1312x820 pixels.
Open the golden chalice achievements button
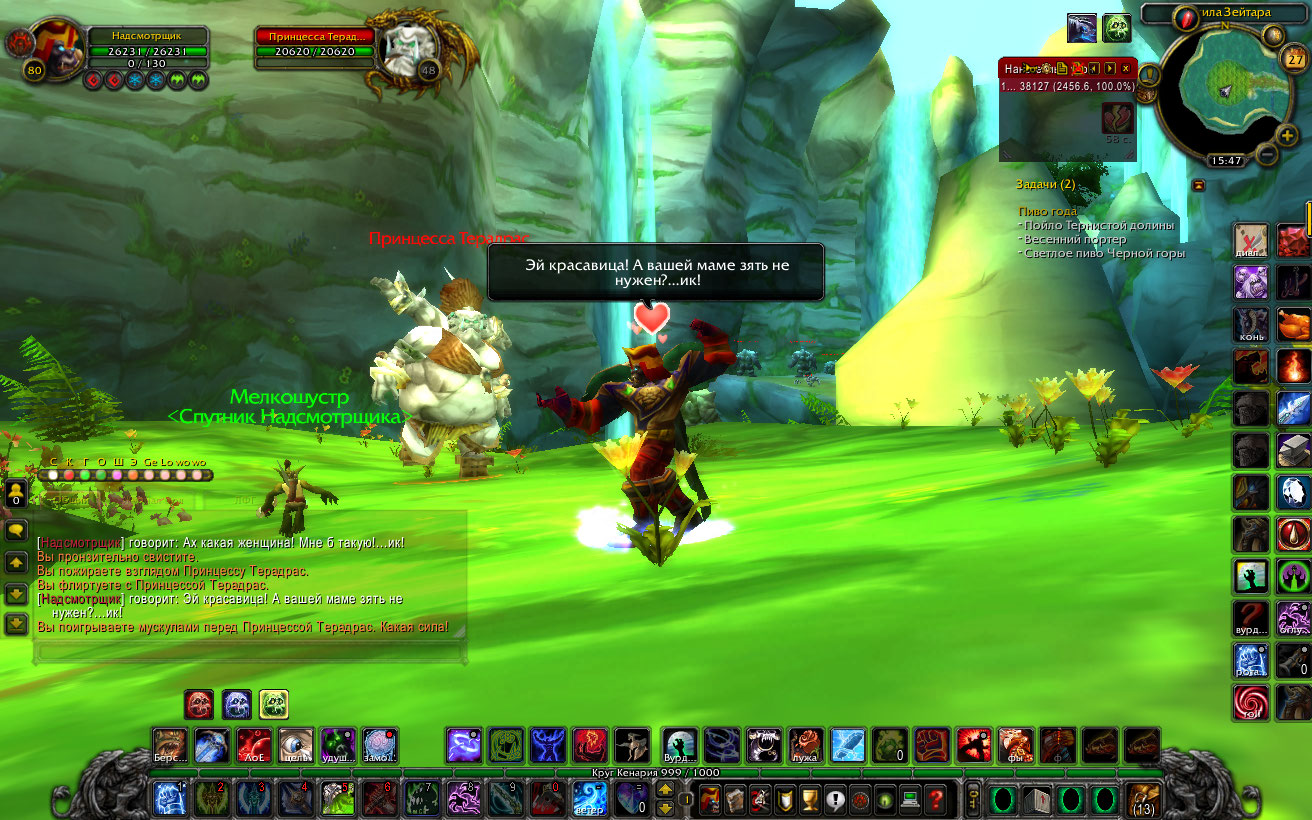click(x=810, y=800)
